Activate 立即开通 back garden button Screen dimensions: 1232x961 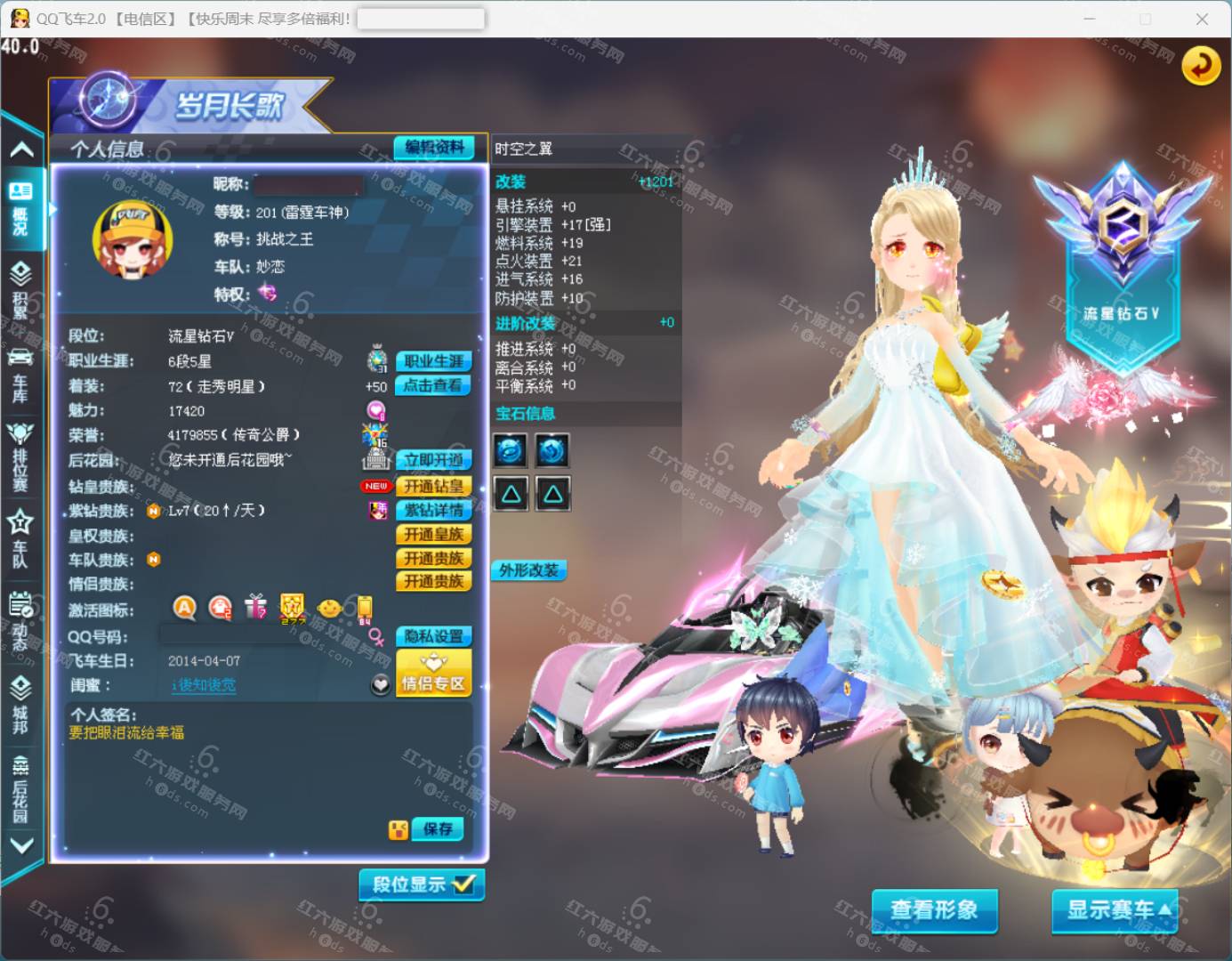click(x=433, y=460)
